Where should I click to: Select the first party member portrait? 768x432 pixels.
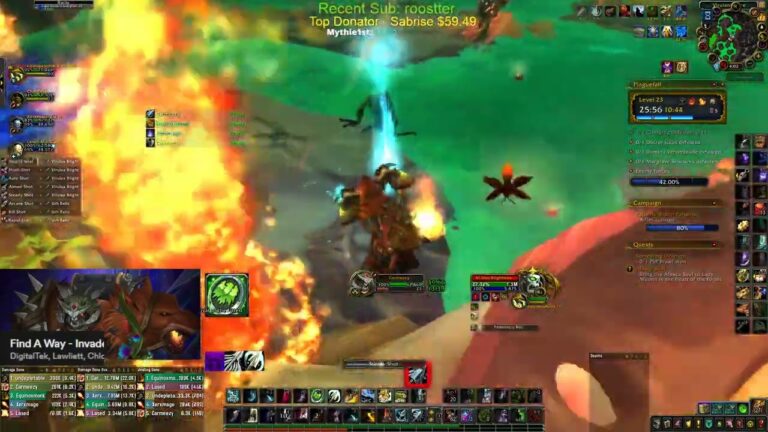pyautogui.click(x=17, y=74)
